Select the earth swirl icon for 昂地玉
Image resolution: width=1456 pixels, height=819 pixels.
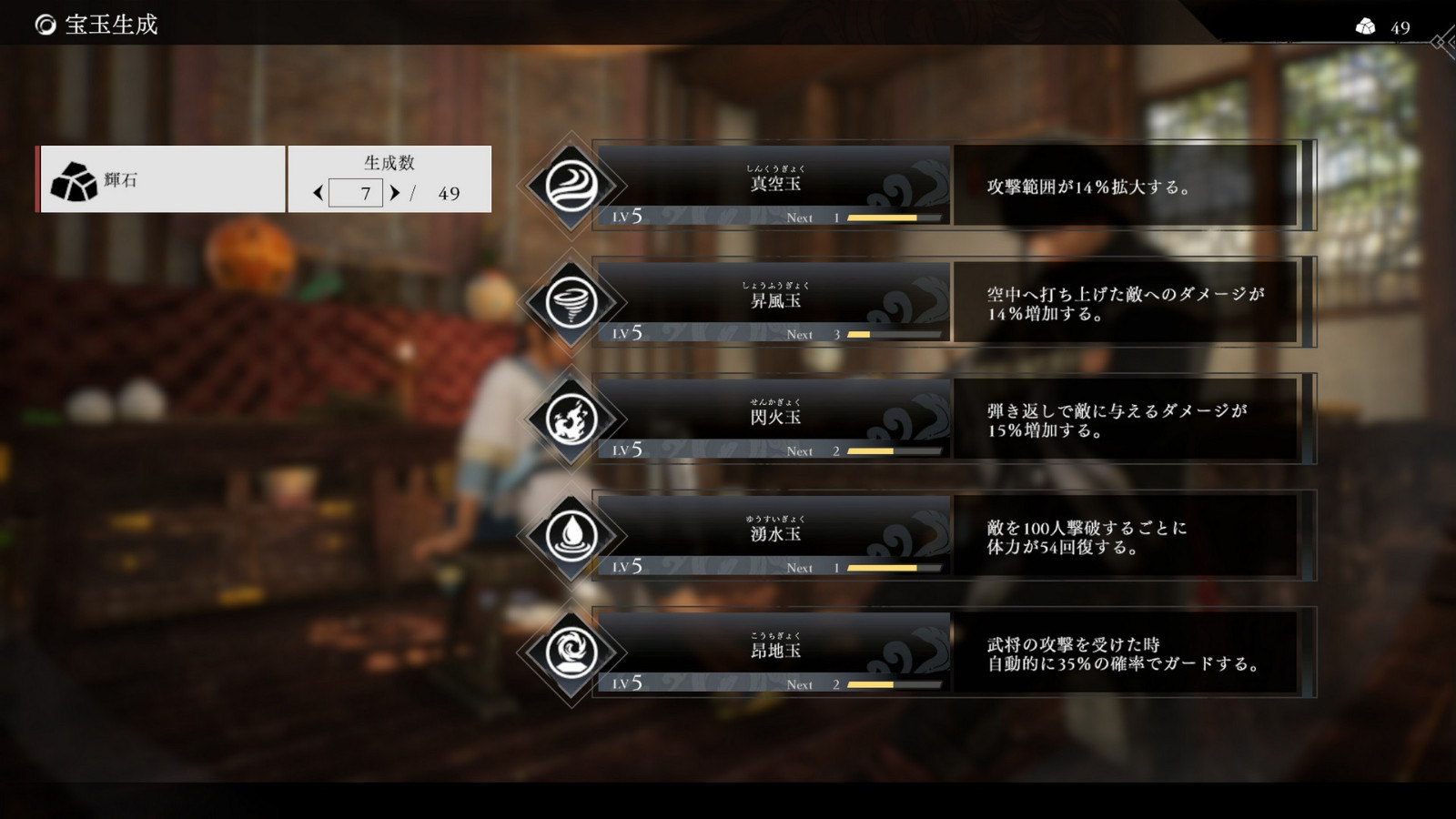click(573, 650)
